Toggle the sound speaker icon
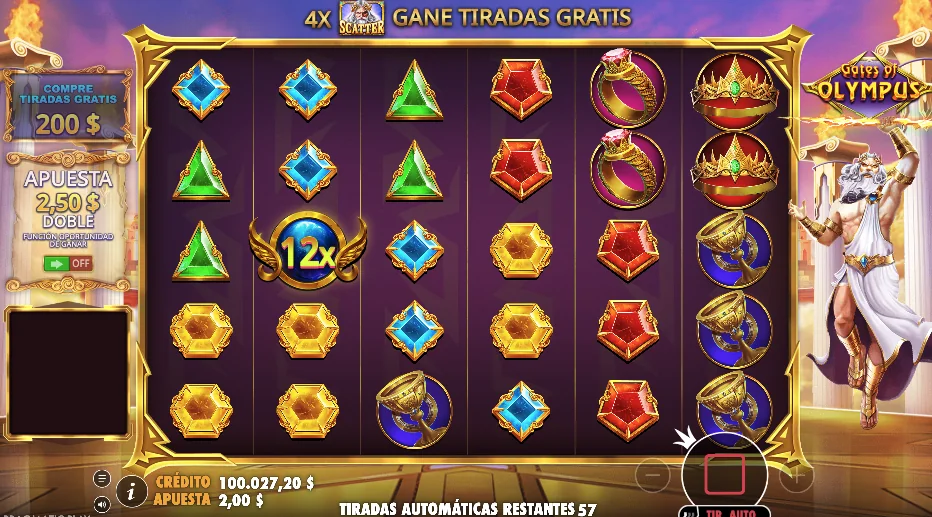 pos(102,503)
